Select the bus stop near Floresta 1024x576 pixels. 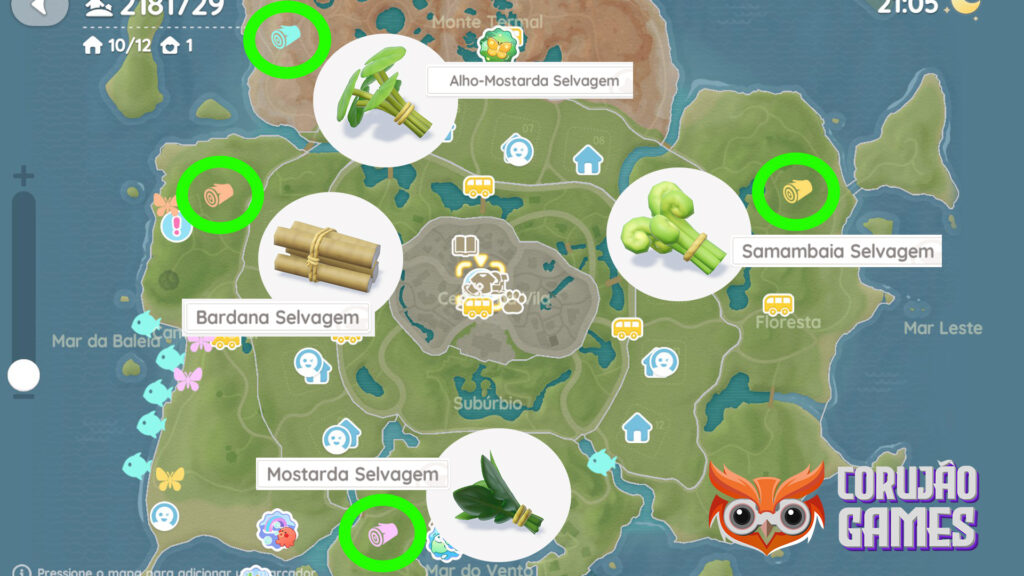778,303
